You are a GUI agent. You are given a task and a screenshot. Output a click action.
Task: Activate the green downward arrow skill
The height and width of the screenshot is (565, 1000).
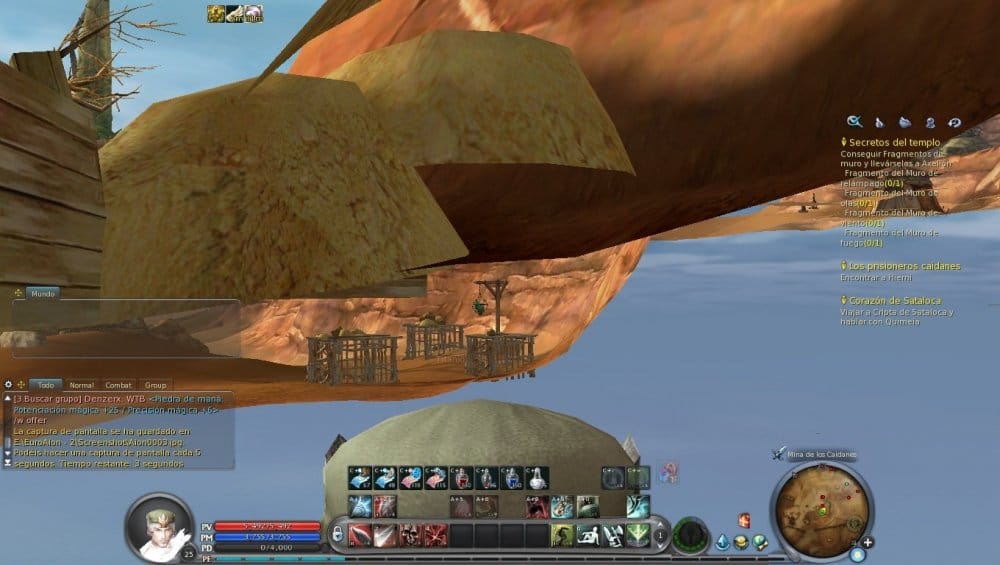tap(638, 535)
